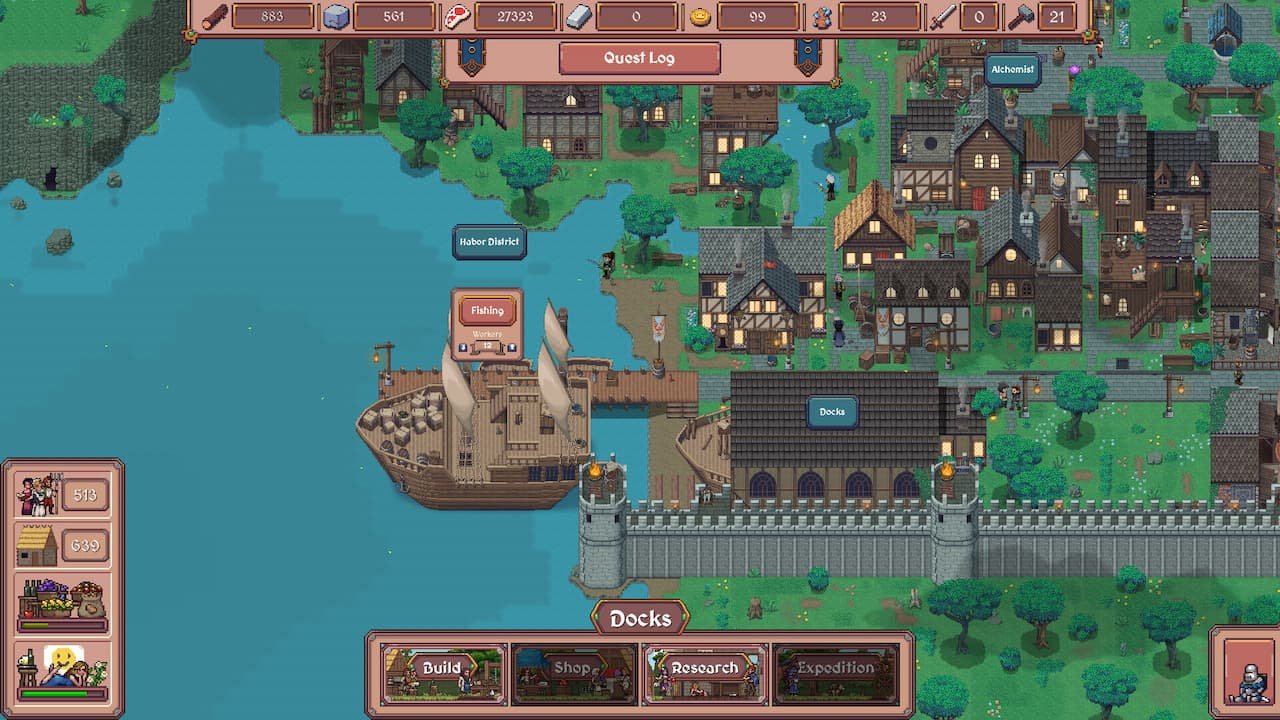The height and width of the screenshot is (720, 1280).
Task: Open the Quest Log
Action: point(639,58)
